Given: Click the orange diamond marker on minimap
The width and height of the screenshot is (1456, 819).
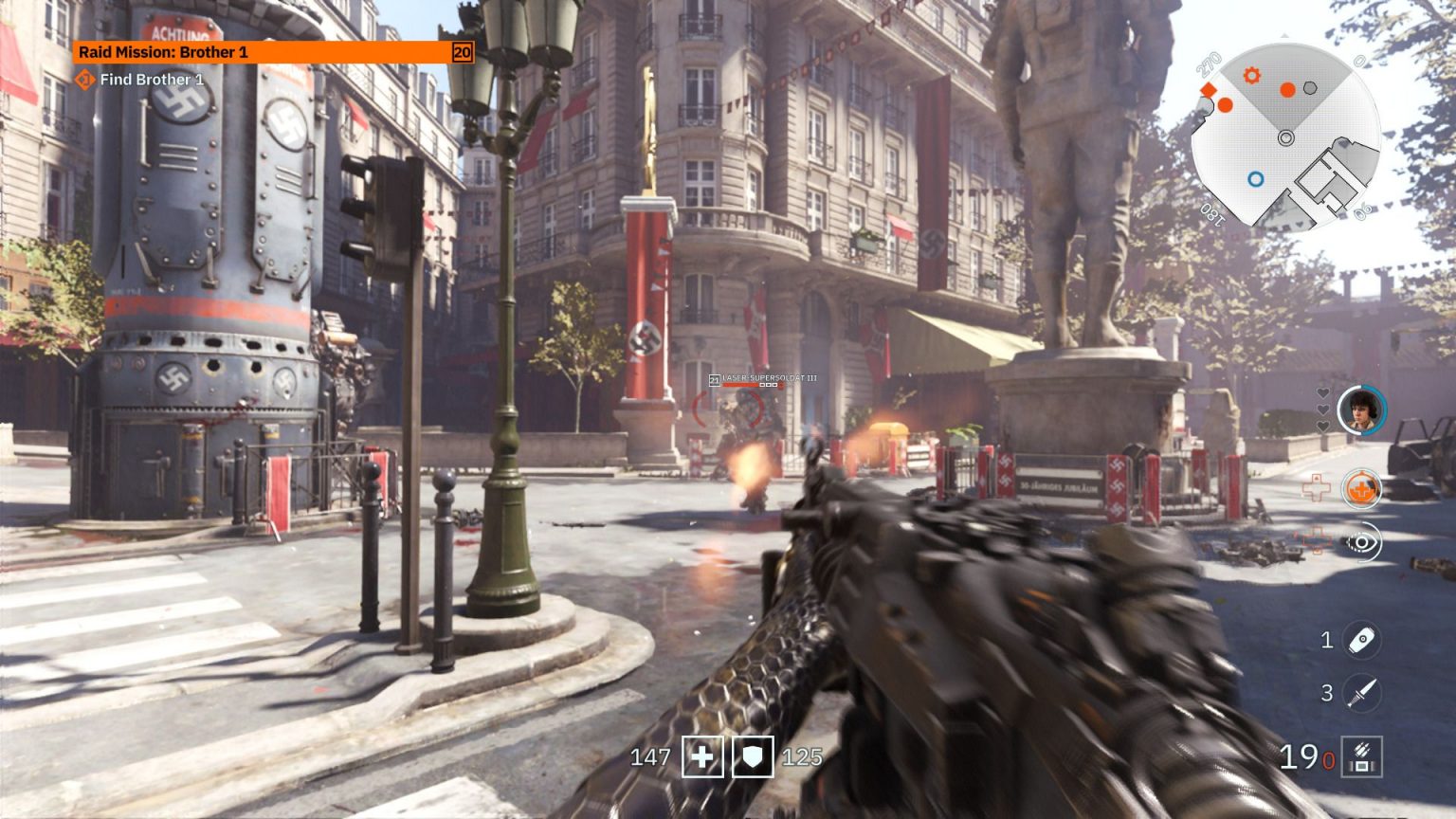Looking at the screenshot, I should pos(1209,90).
